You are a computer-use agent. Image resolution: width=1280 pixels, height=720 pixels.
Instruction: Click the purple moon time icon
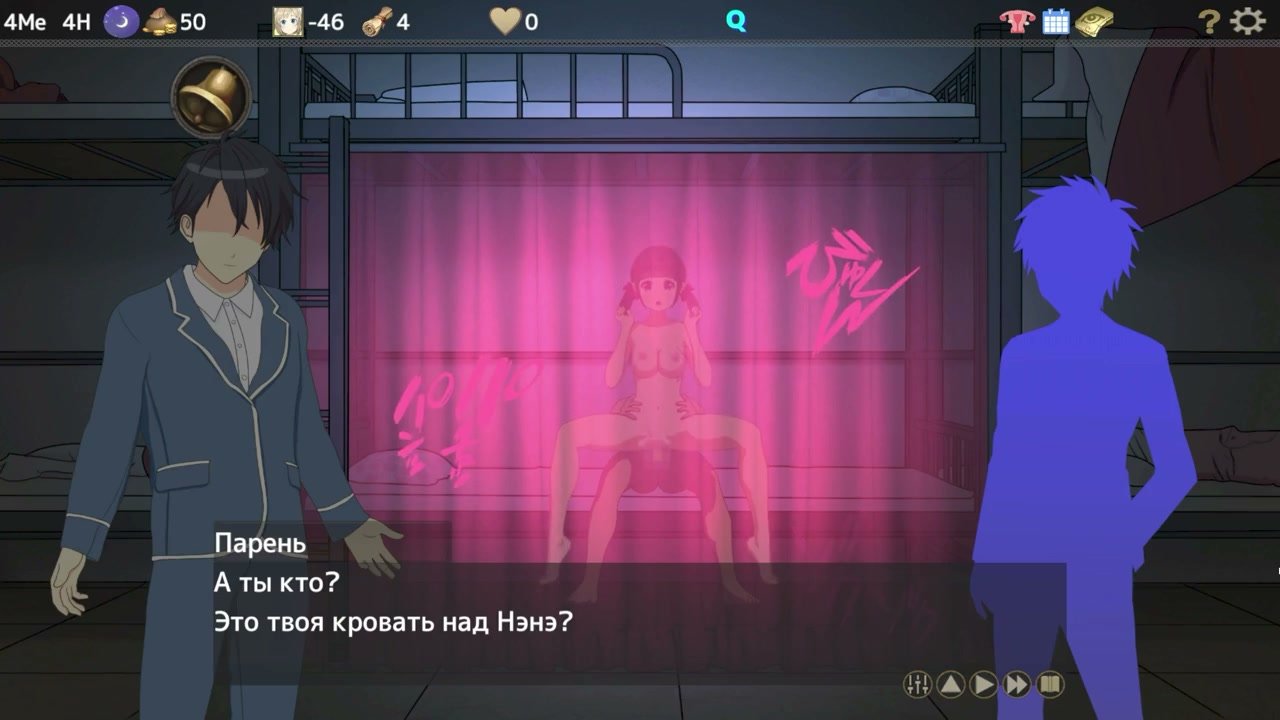coord(121,21)
